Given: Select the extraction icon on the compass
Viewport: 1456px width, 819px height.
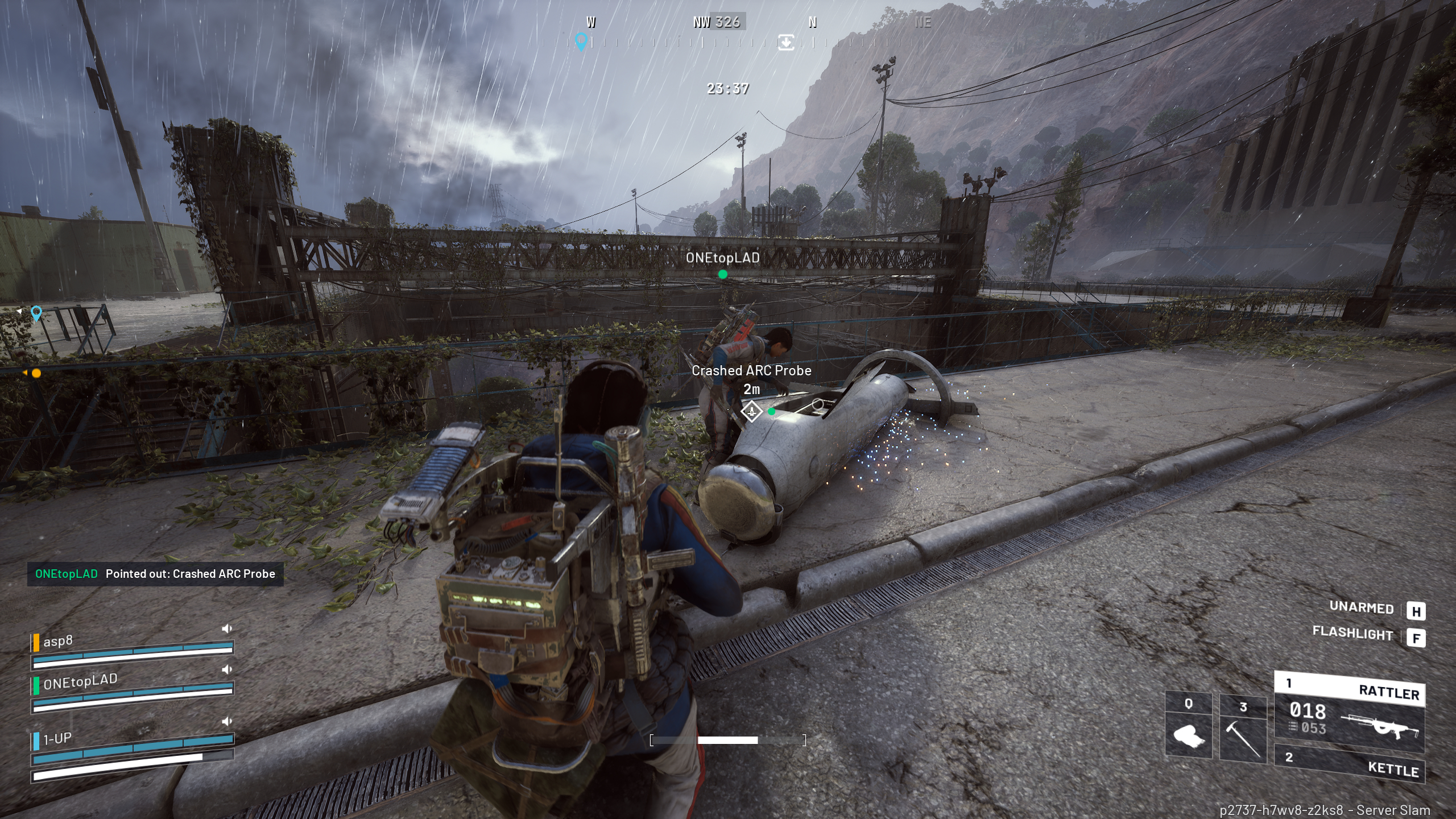Looking at the screenshot, I should coord(786,42).
